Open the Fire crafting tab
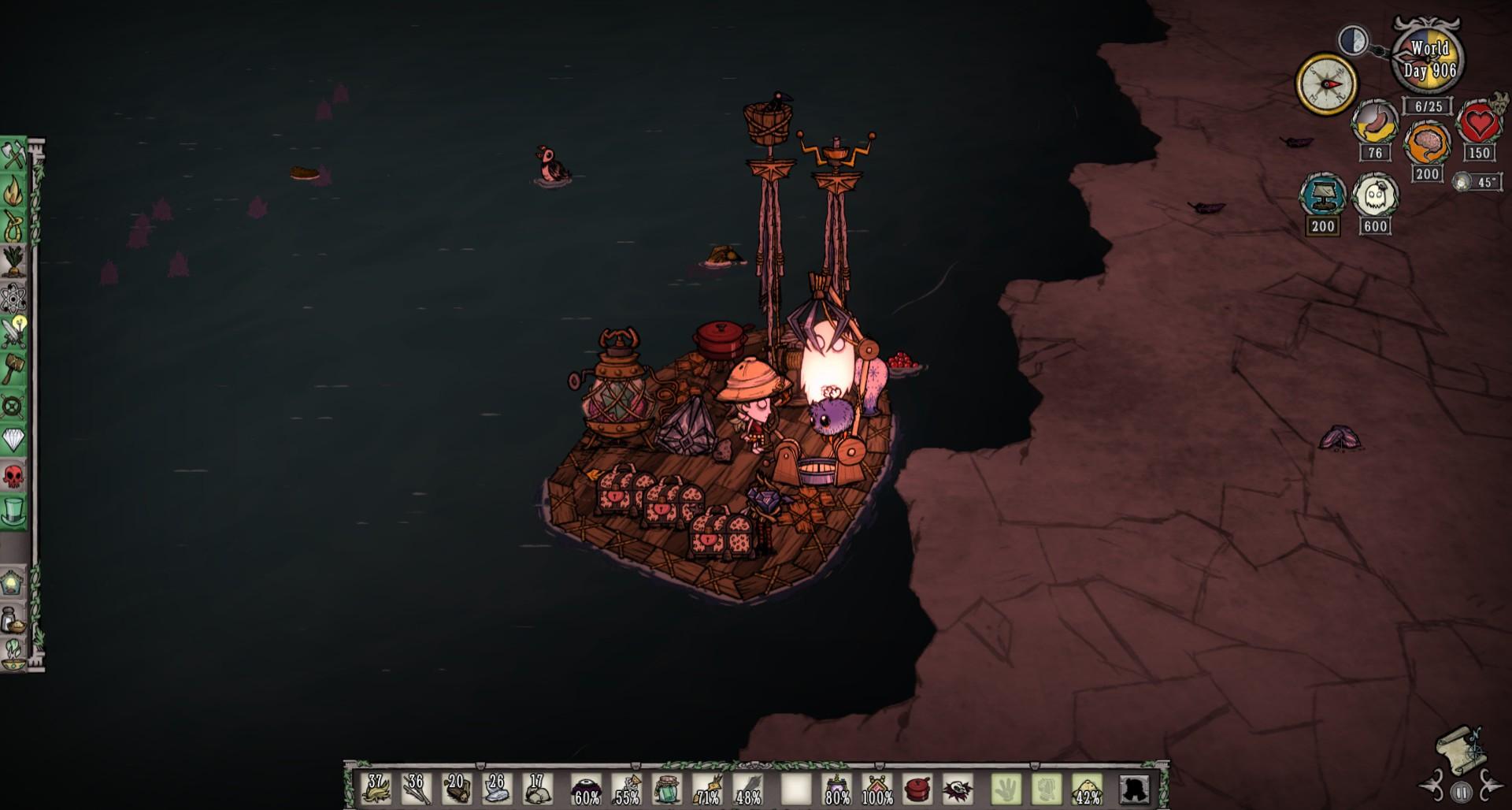Viewport: 1512px width, 810px height. pos(13,191)
